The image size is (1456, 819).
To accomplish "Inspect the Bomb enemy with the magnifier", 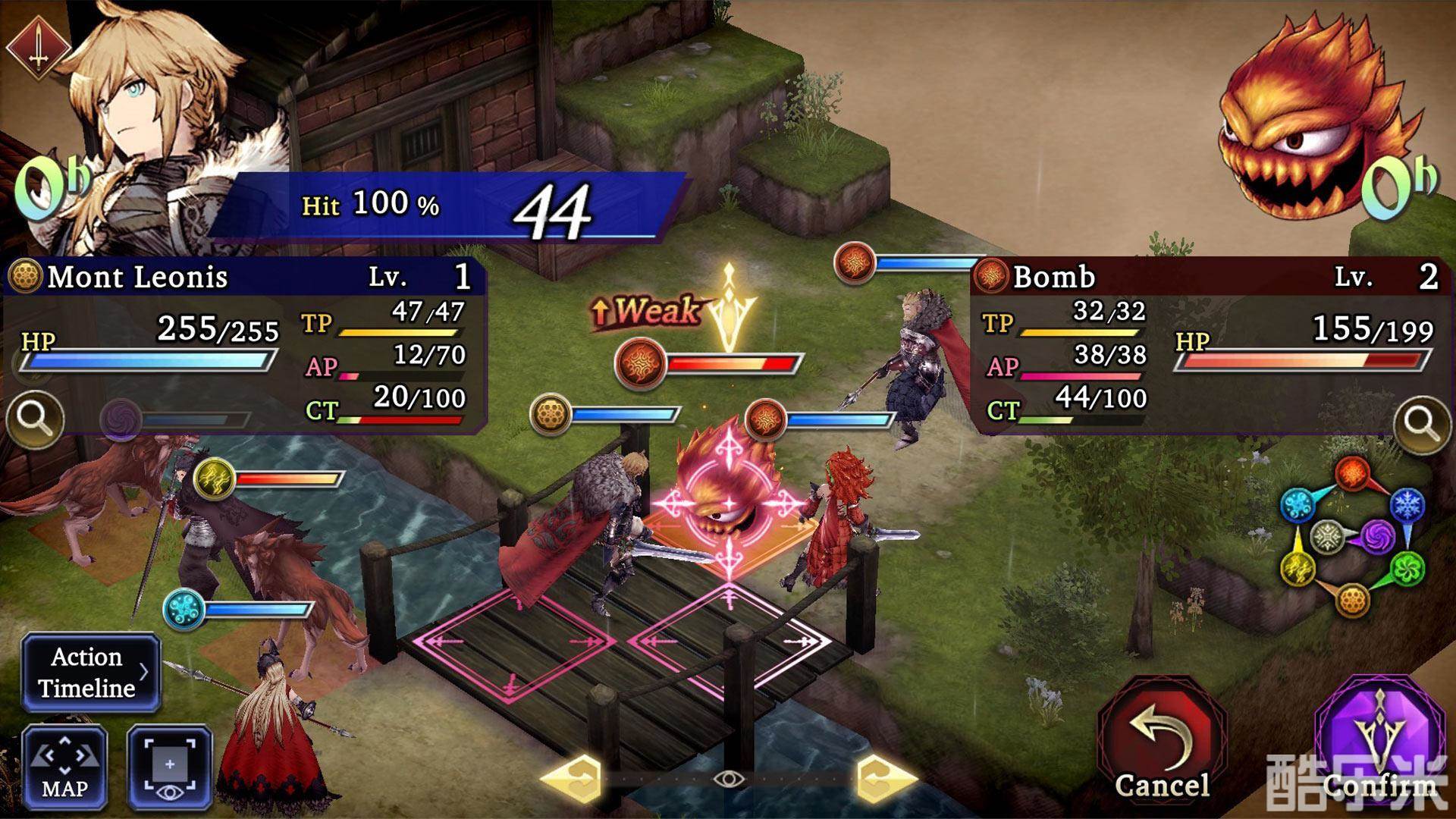I will tap(1421, 423).
